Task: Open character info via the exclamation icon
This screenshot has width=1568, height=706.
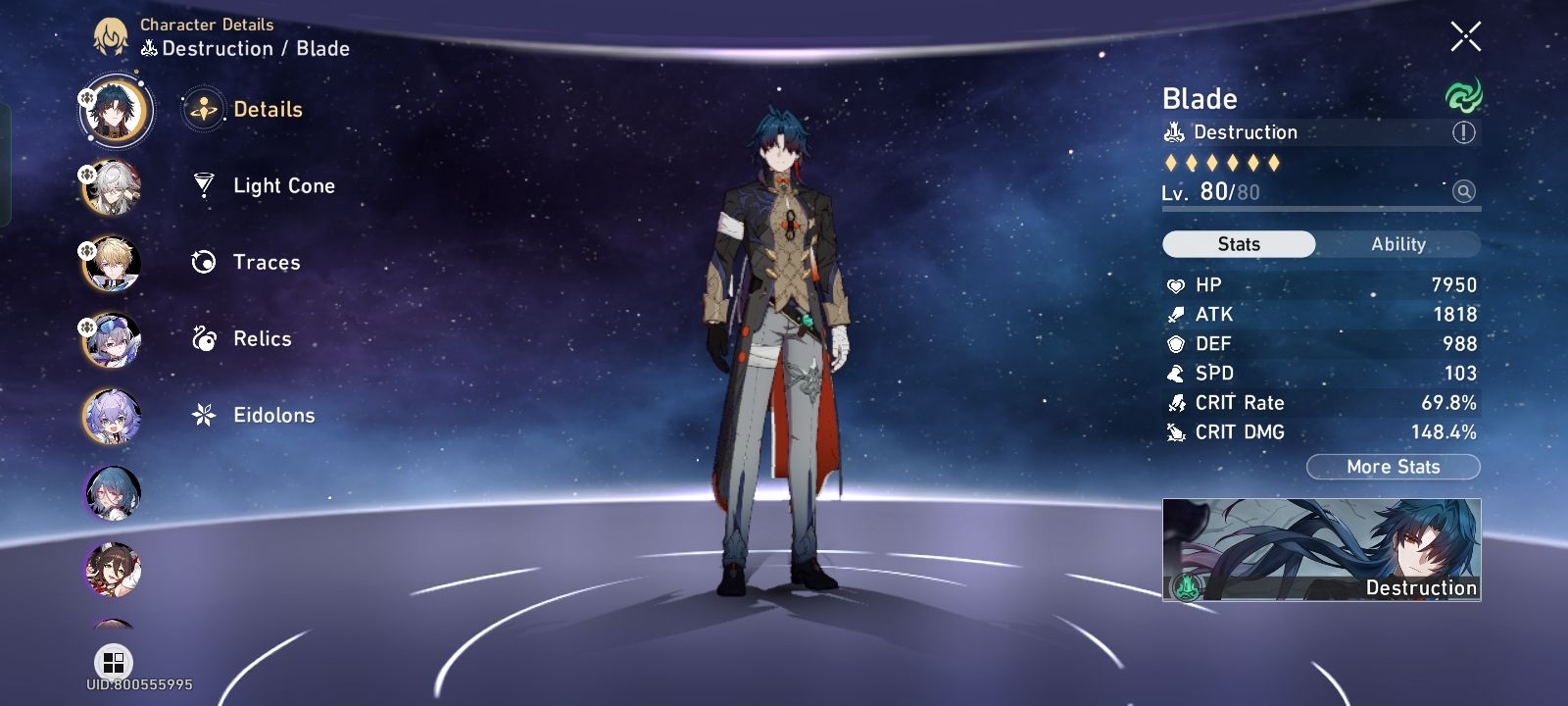Action: [1465, 132]
